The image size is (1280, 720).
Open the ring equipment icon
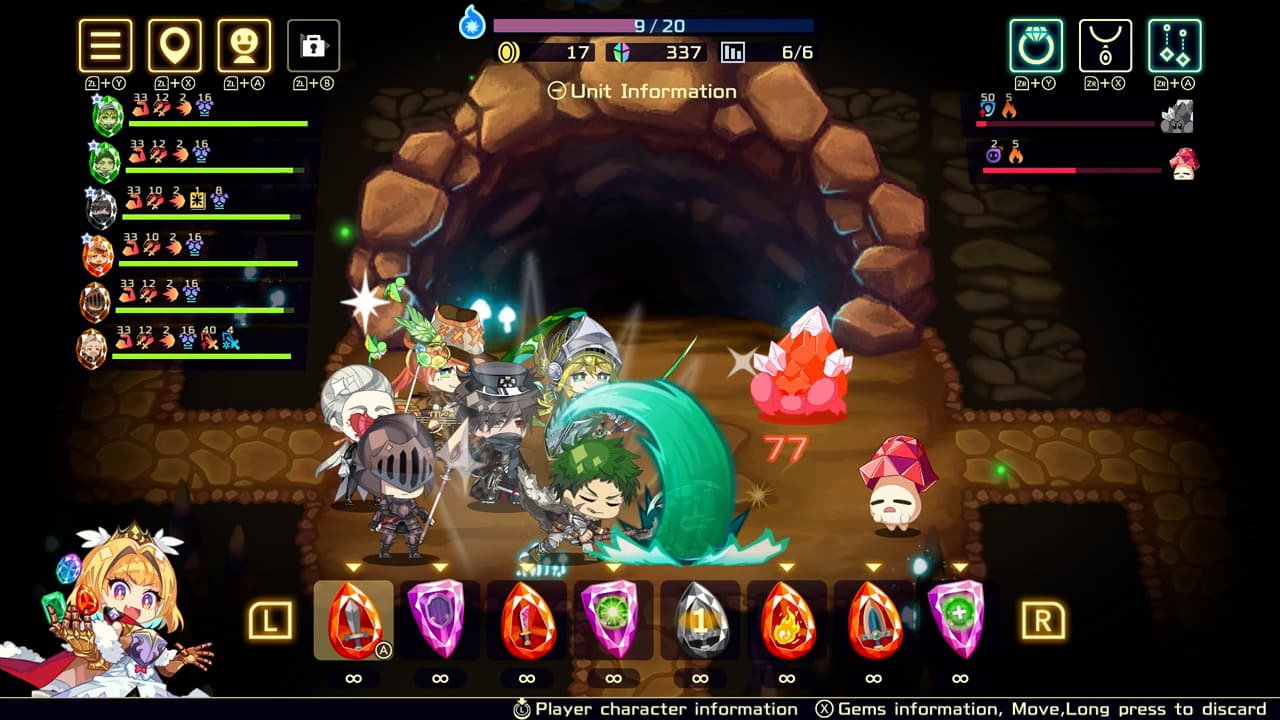pyautogui.click(x=1034, y=46)
